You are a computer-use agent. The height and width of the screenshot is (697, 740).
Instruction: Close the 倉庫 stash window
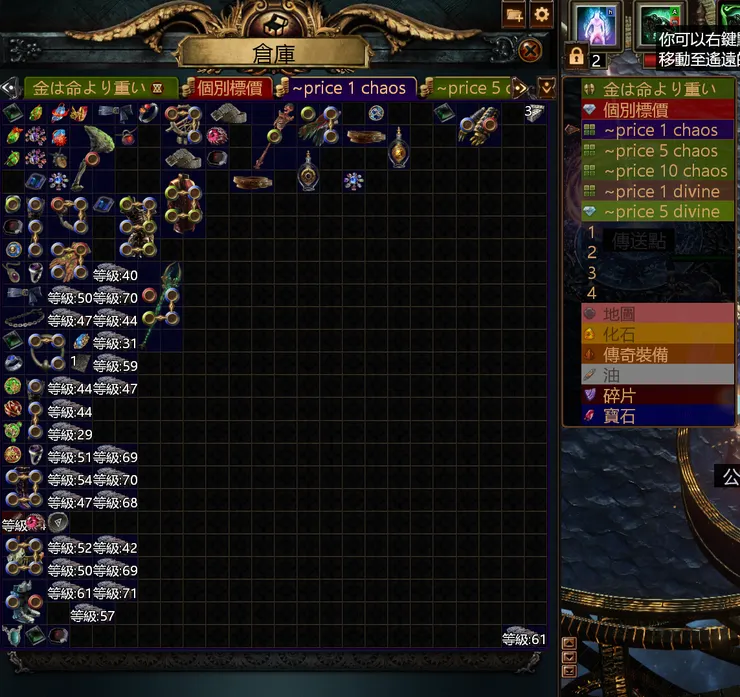pyautogui.click(x=531, y=50)
